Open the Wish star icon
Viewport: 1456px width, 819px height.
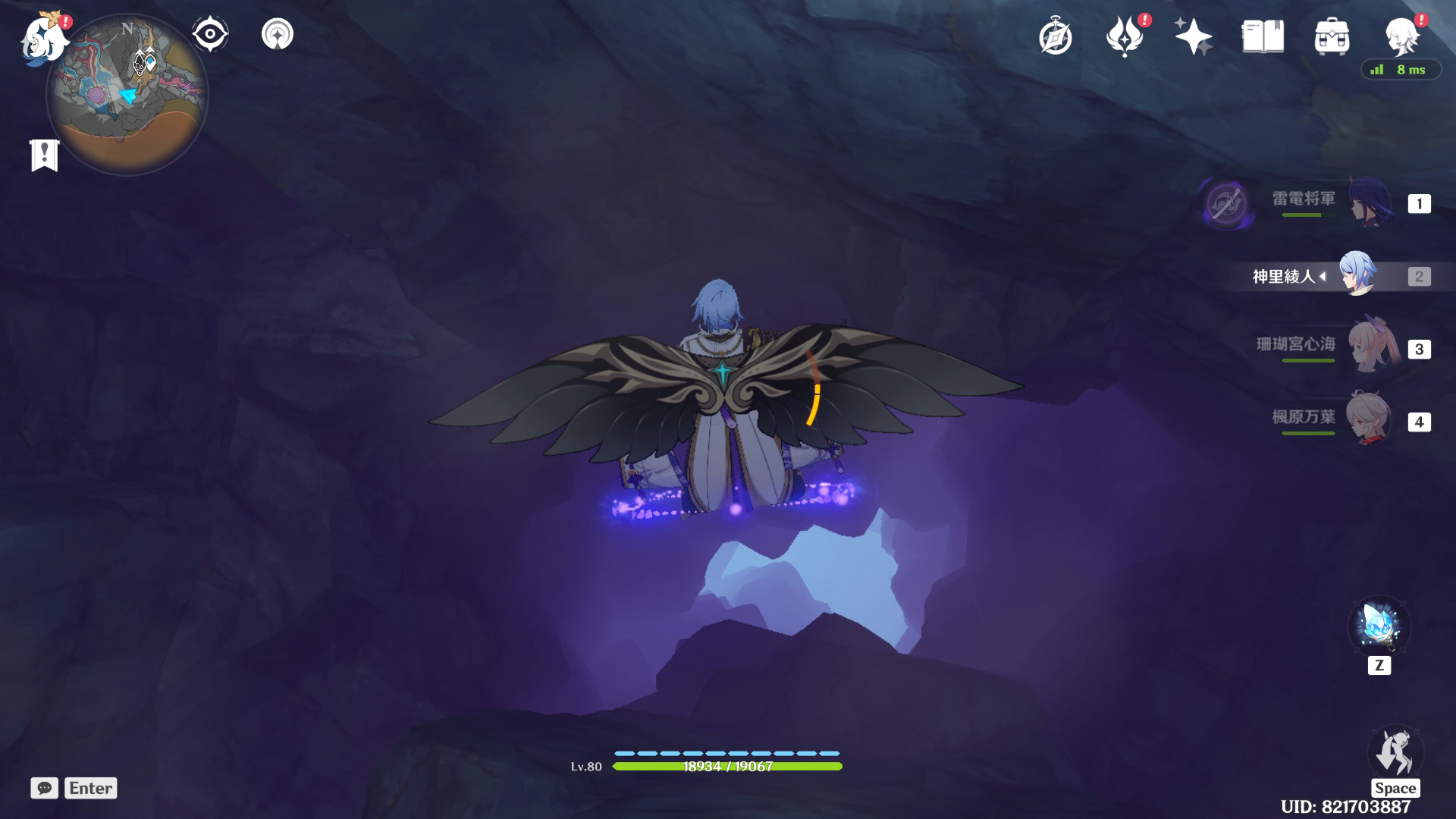(1193, 37)
